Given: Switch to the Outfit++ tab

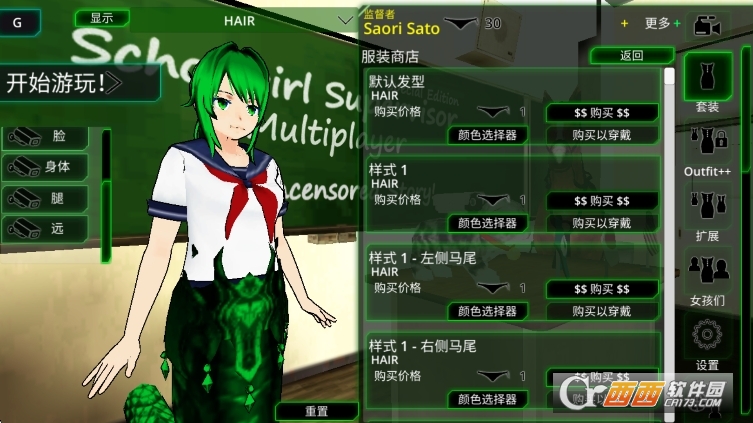Looking at the screenshot, I should click(x=707, y=150).
